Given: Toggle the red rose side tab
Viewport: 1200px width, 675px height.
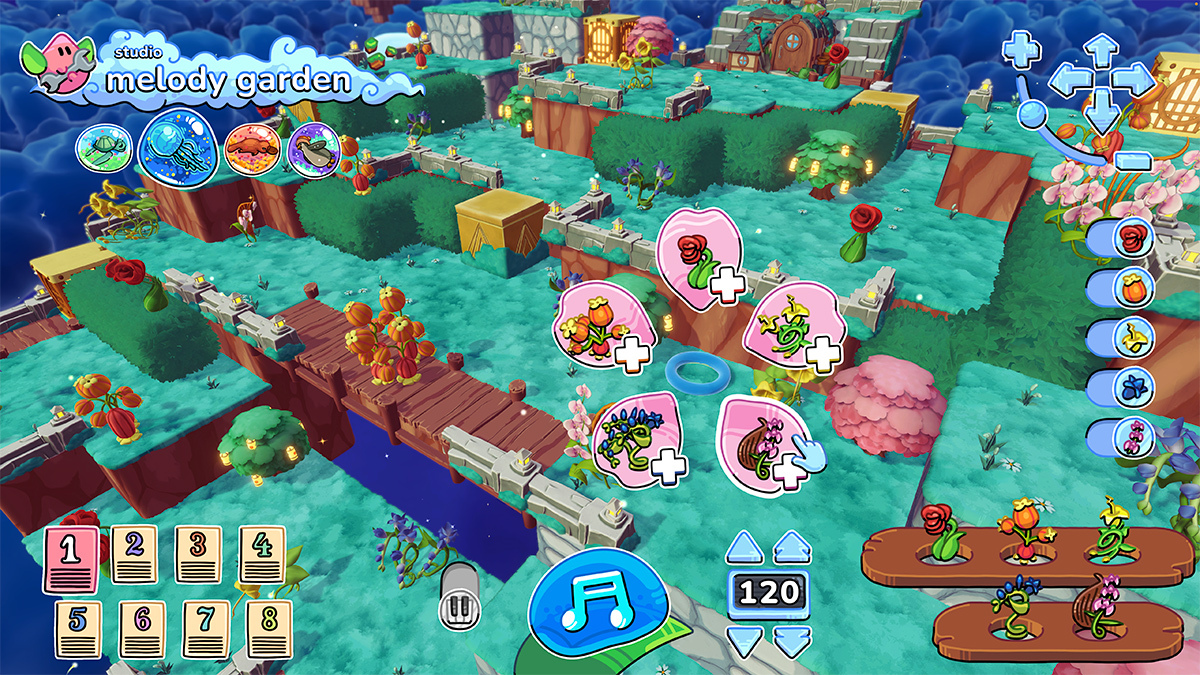Looking at the screenshot, I should pyautogui.click(x=1122, y=239).
